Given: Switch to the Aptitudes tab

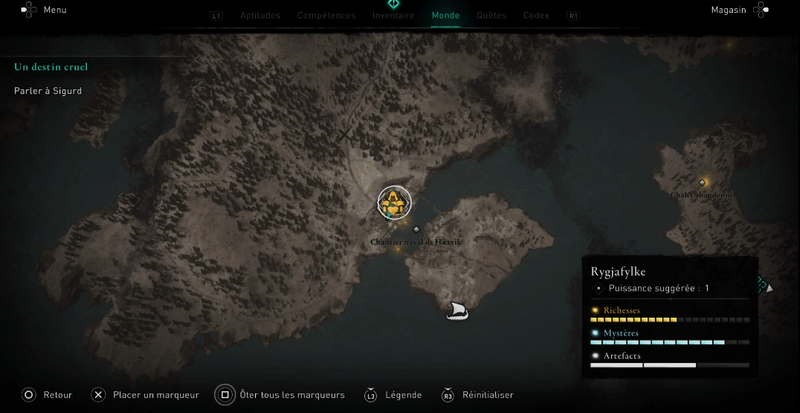Looking at the screenshot, I should (x=260, y=16).
